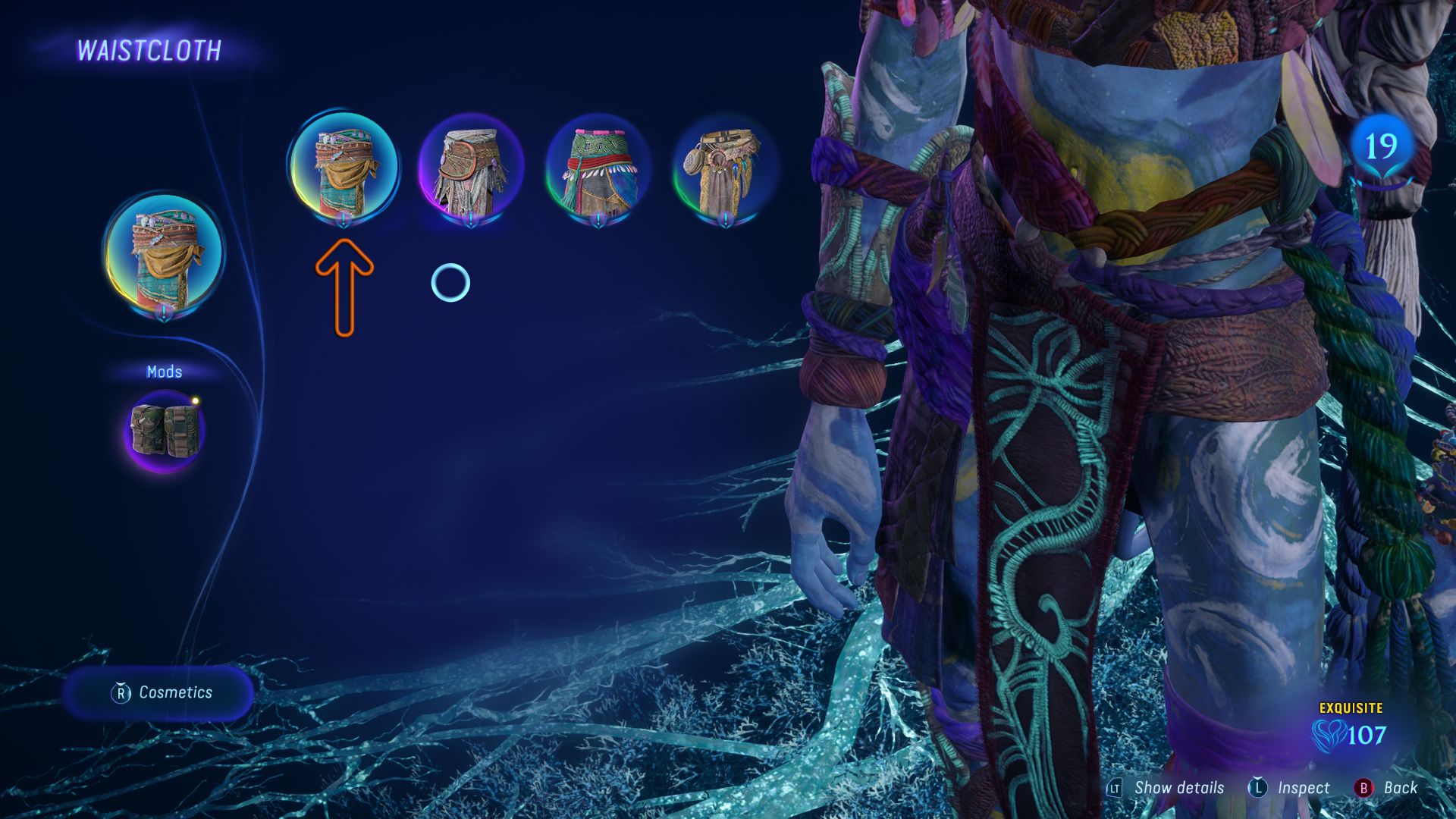This screenshot has width=1456, height=819.
Task: Choose the green-and-red woven waistcloth
Action: coord(599,168)
